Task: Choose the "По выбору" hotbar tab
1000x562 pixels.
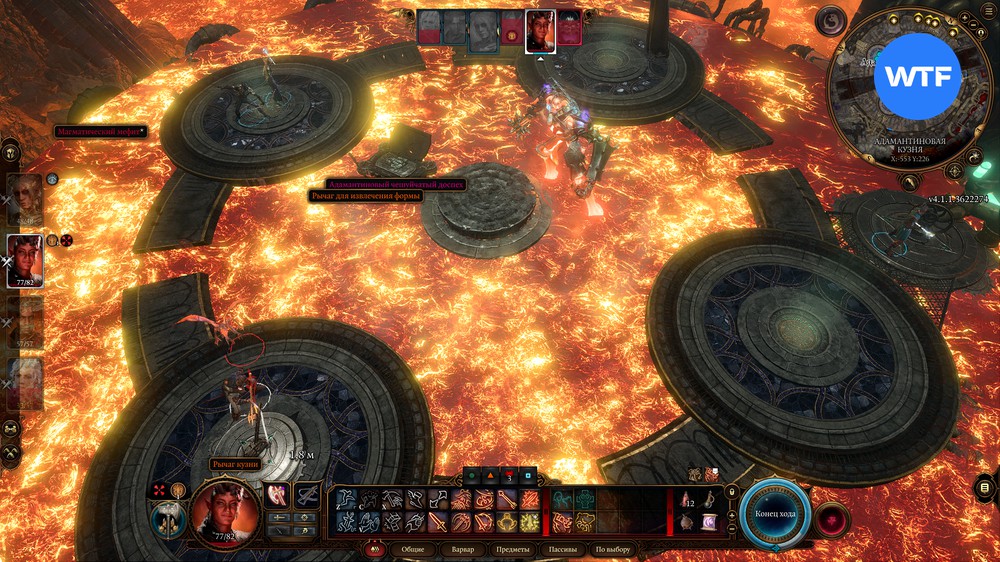Action: click(x=612, y=549)
